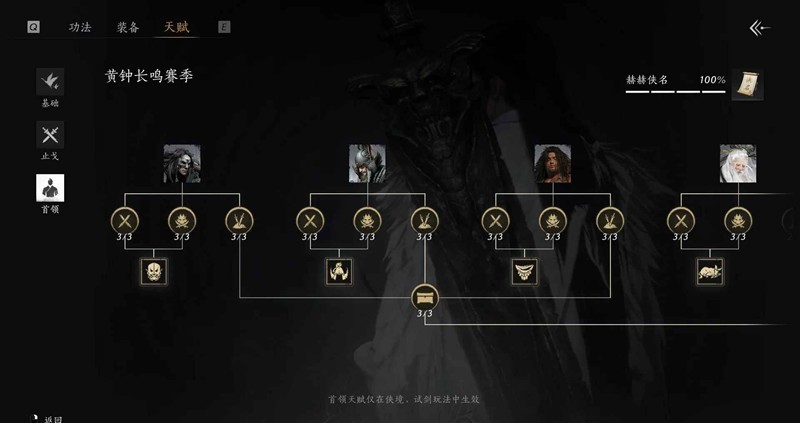
Task: Go back using the top-right arrow
Action: pos(760,28)
